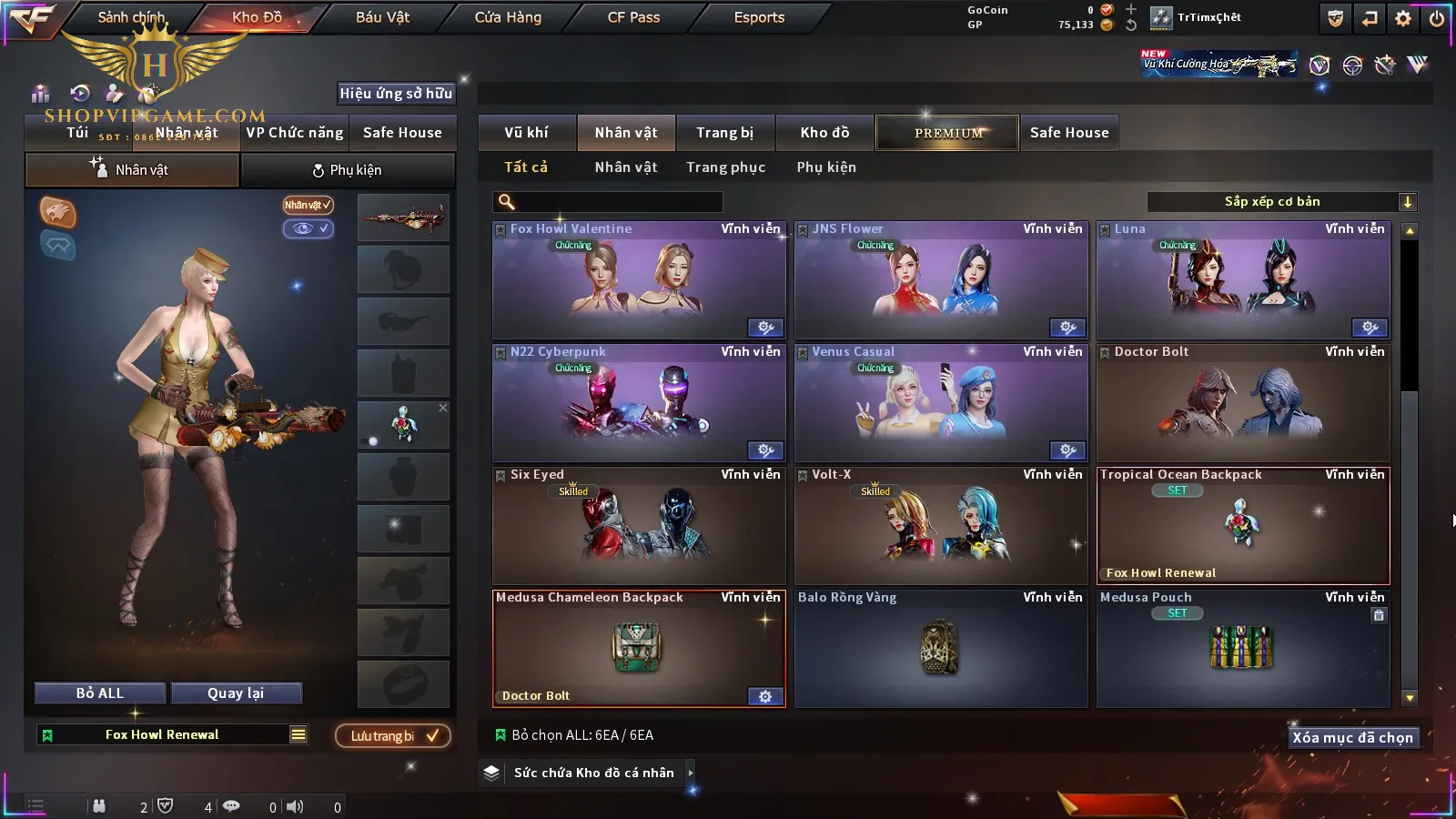
Task: Click the power exit icon
Action: coord(1436,18)
